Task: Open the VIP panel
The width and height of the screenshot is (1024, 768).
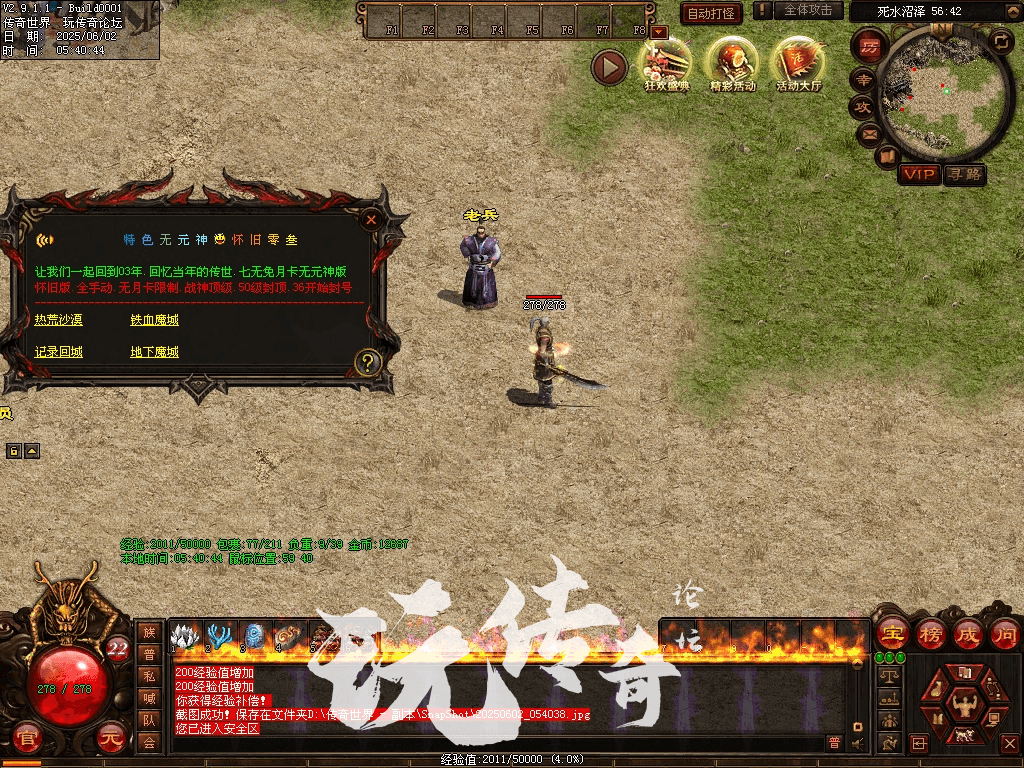Action: [918, 174]
